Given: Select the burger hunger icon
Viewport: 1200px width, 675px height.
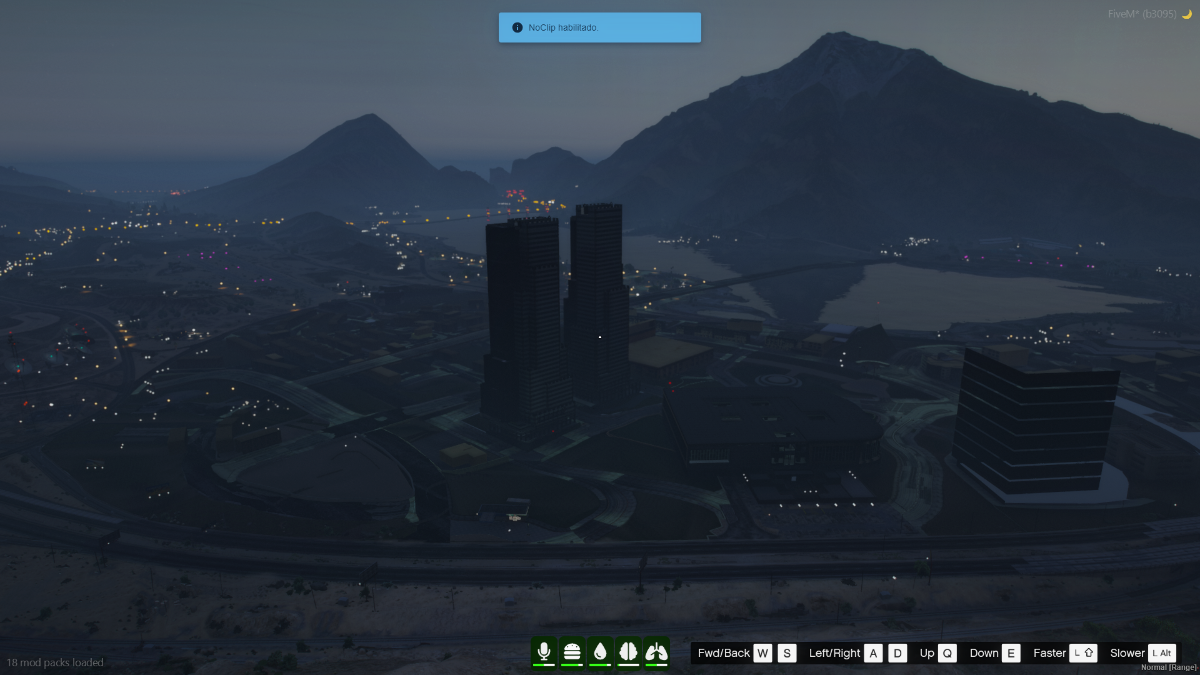Looking at the screenshot, I should pyautogui.click(x=572, y=652).
